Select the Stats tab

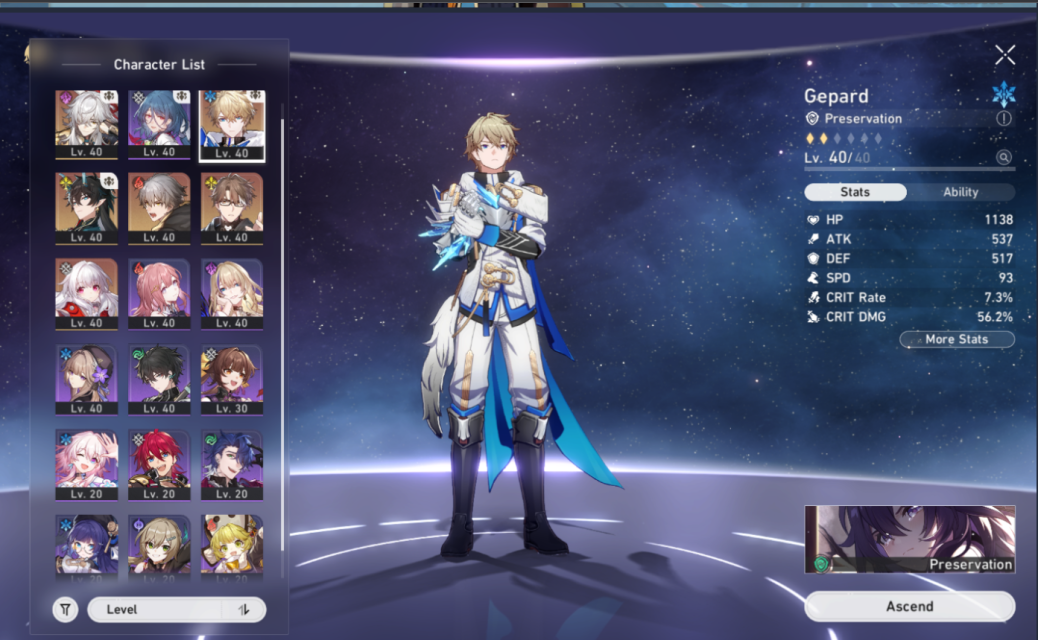click(x=855, y=192)
